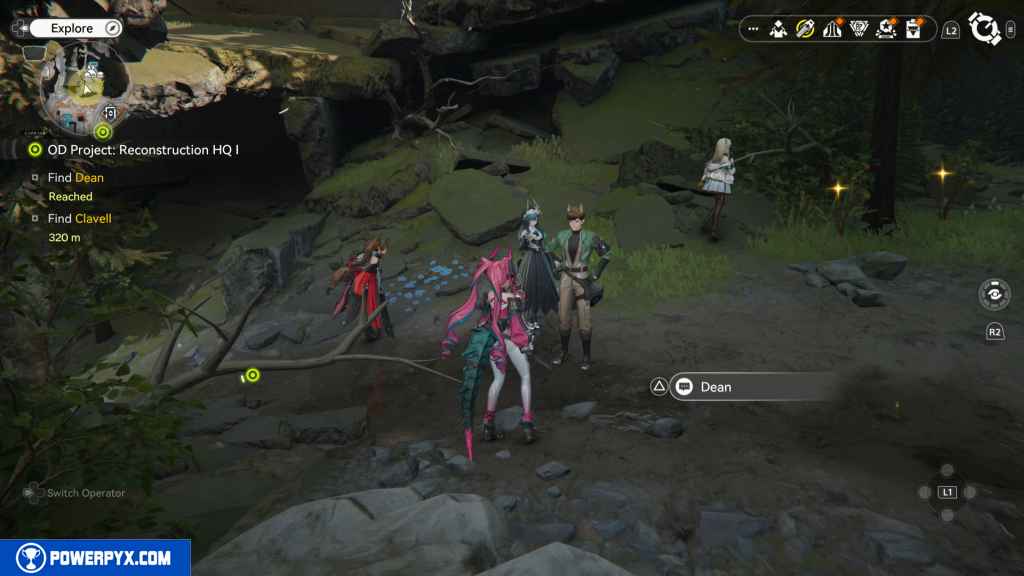
Task: Open the operator figure icon in top bar
Action: tap(779, 30)
